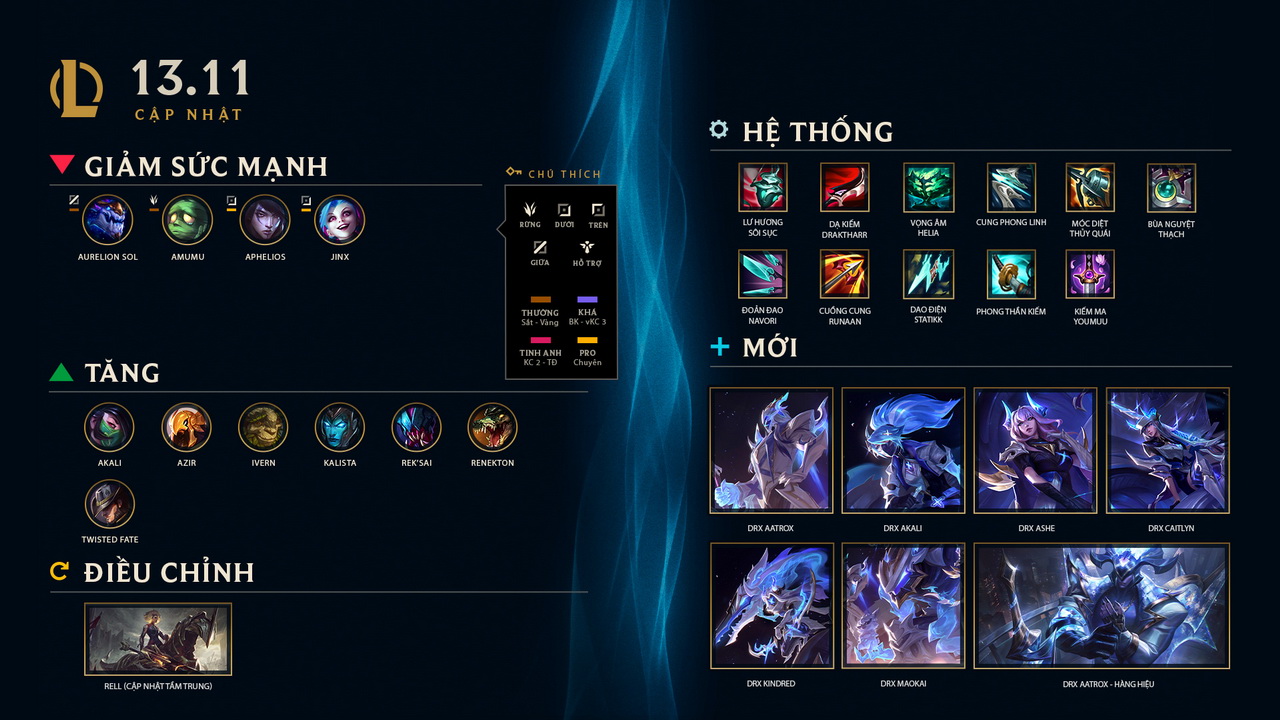
Task: Open the Rek'Sai champion portrait
Action: [416, 428]
